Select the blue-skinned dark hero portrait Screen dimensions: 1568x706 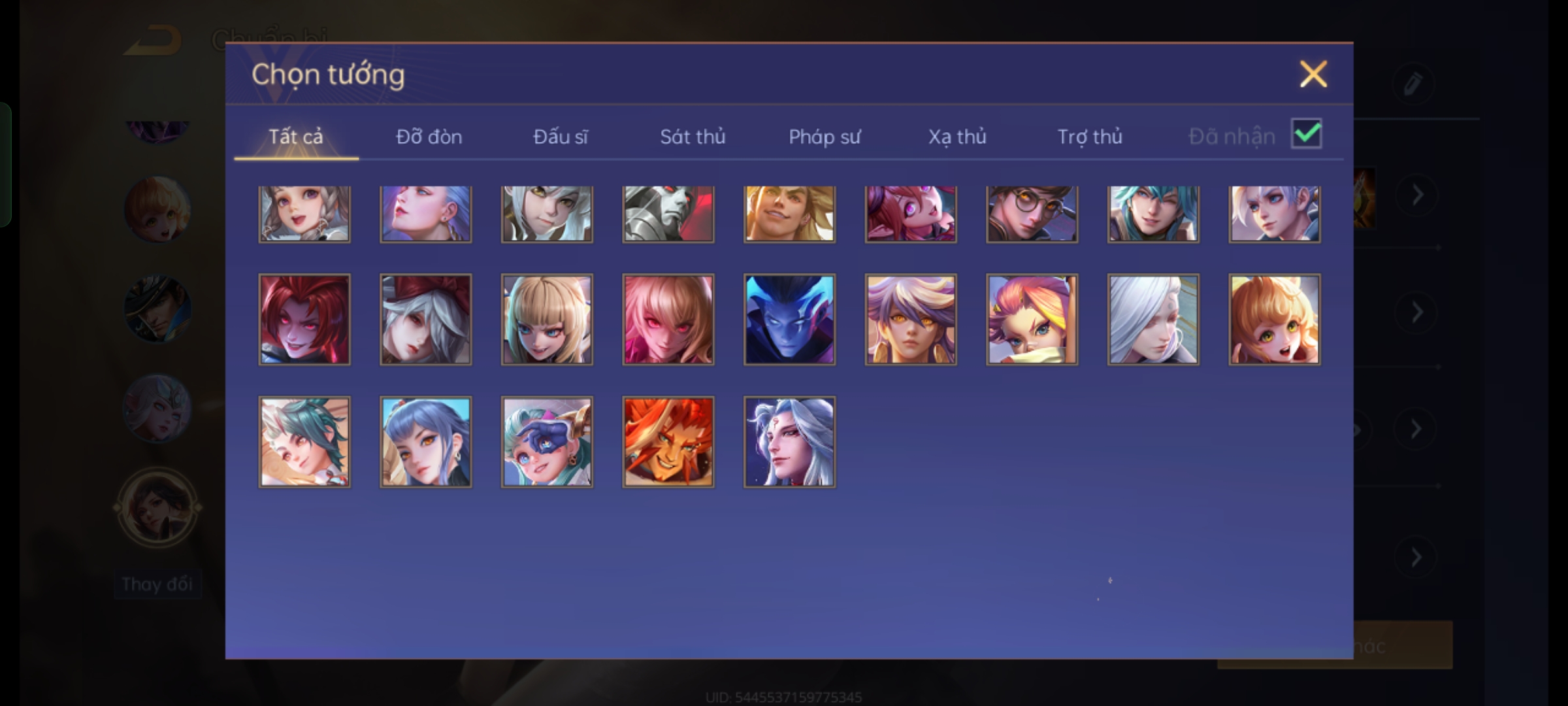(789, 320)
